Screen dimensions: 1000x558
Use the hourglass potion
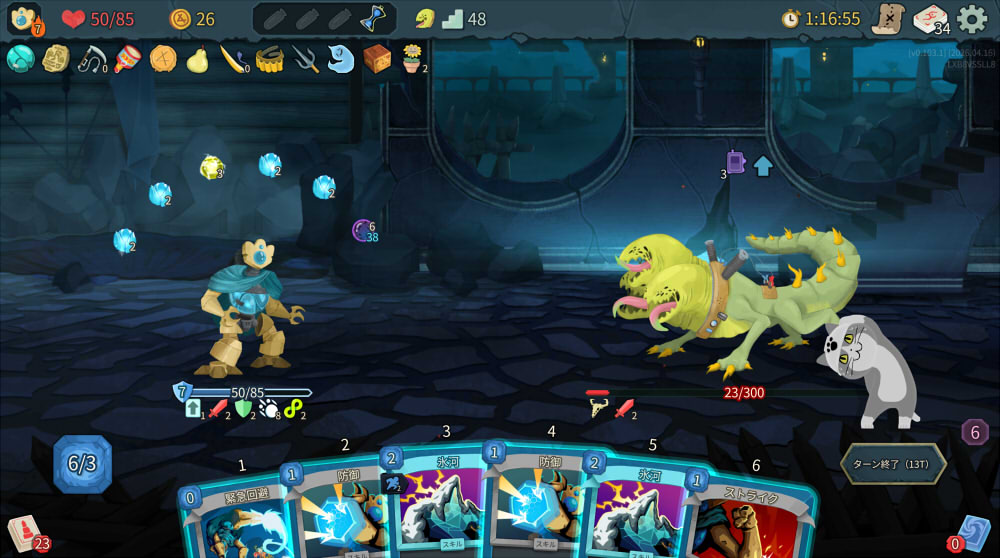click(x=373, y=19)
